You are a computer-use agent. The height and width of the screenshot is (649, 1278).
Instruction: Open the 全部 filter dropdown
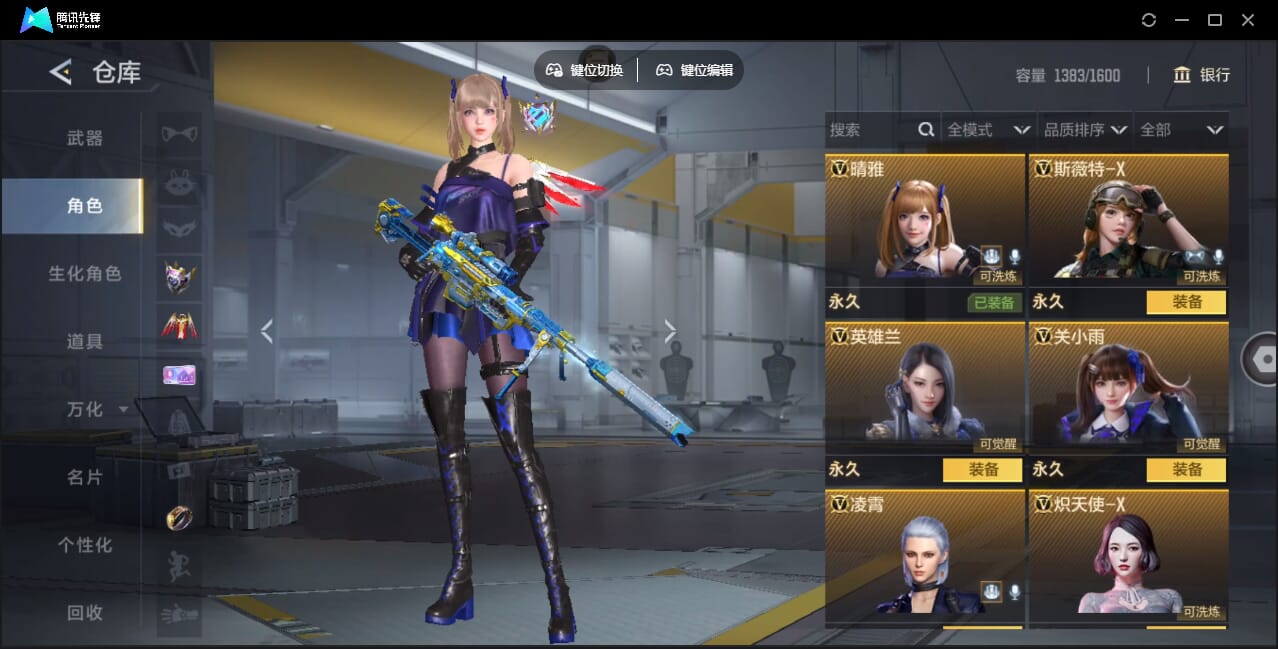tap(1181, 130)
